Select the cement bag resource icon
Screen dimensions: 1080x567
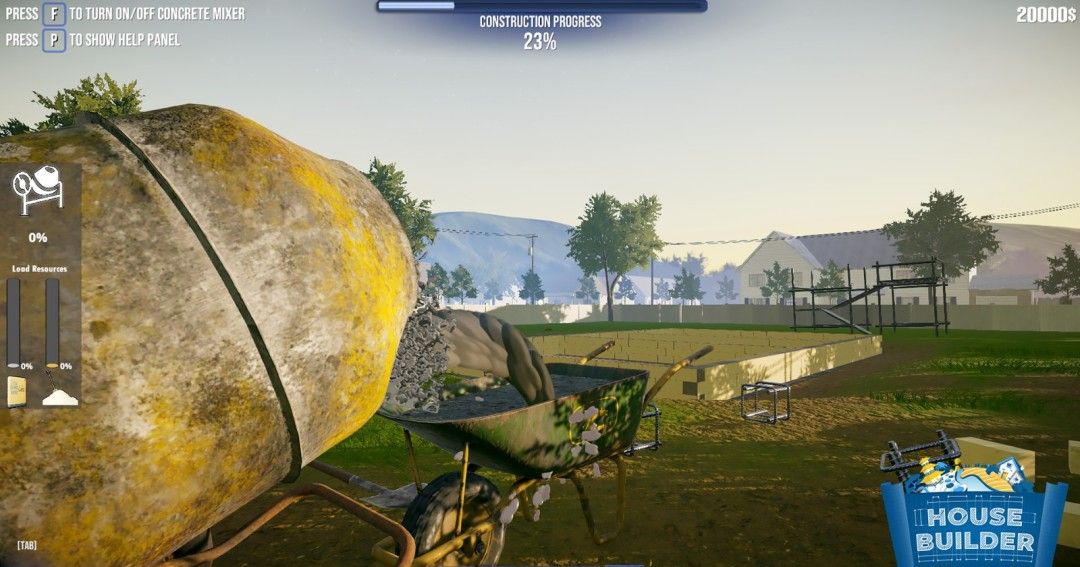tap(17, 391)
